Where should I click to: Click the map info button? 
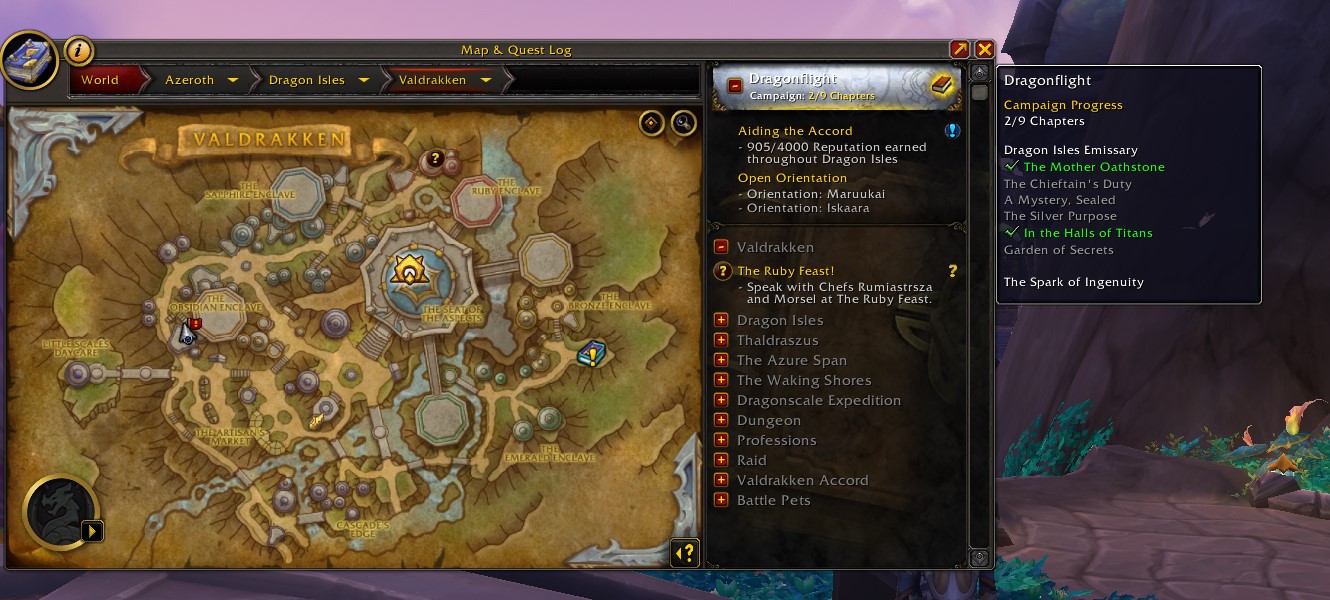point(78,50)
